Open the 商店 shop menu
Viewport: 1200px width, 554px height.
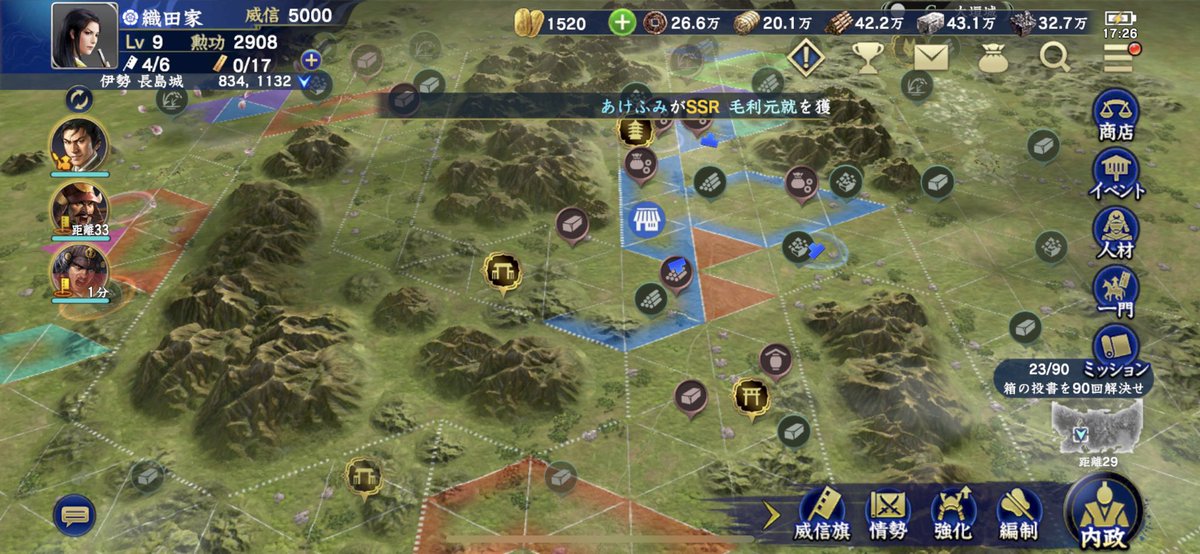pyautogui.click(x=1116, y=113)
